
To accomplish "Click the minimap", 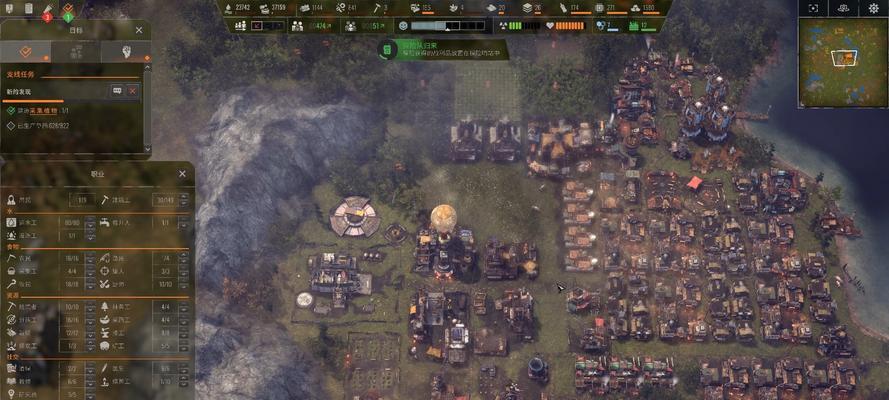I will [842, 64].
